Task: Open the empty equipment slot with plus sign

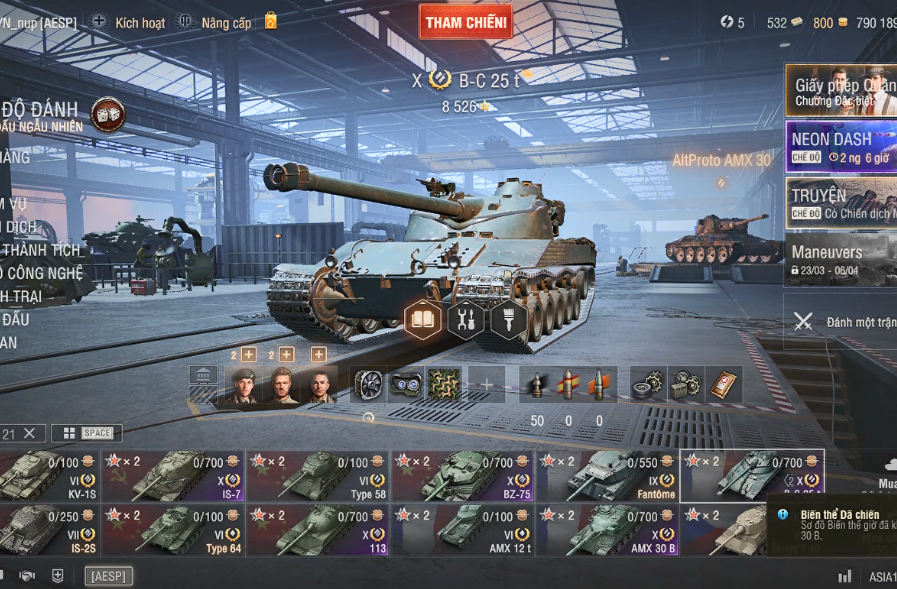Action: coord(486,385)
